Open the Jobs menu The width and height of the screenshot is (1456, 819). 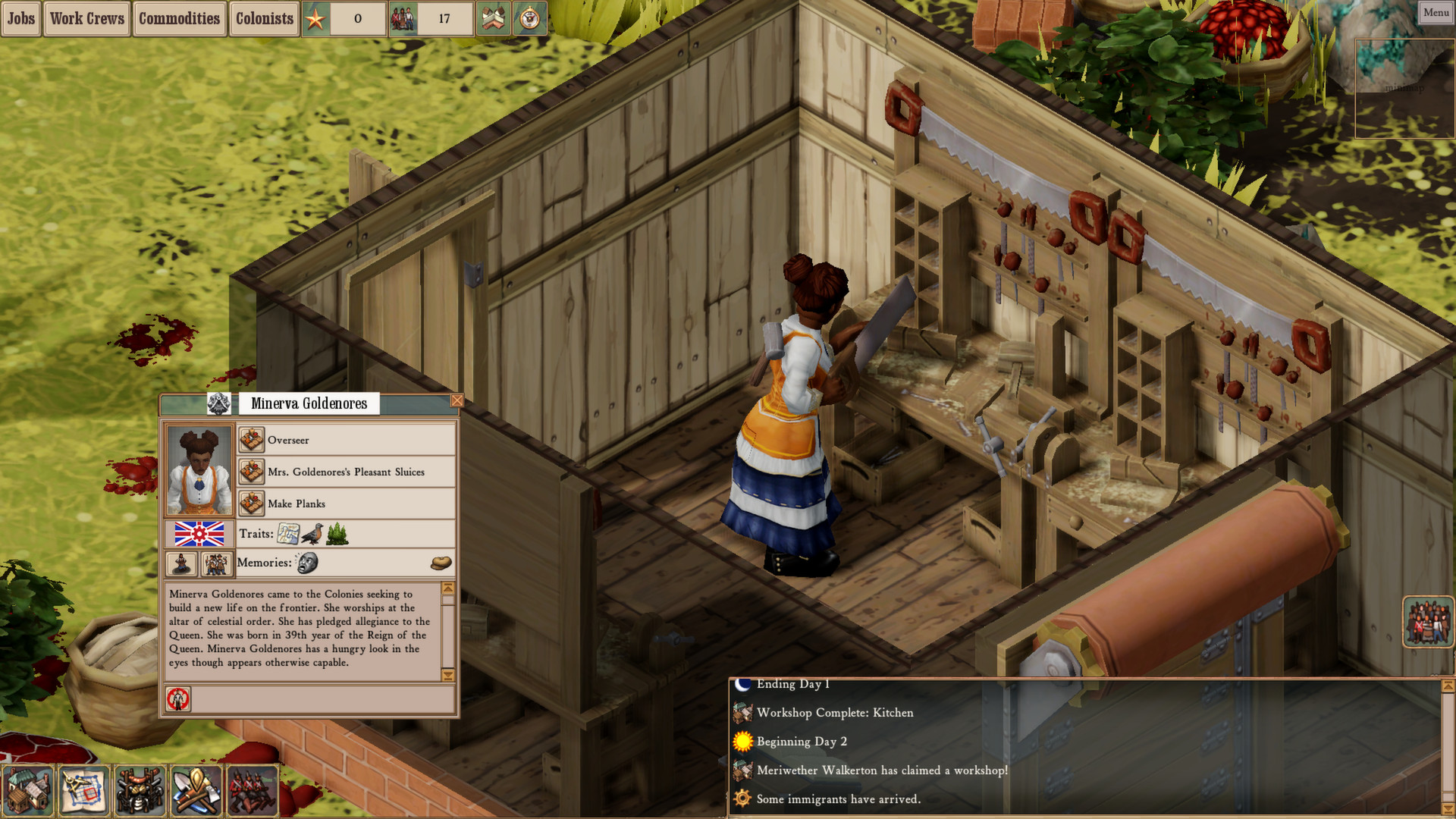coord(20,18)
